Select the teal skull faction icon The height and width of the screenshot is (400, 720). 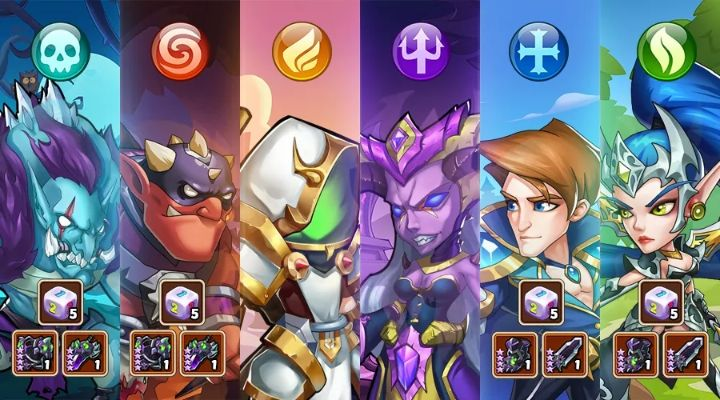tap(58, 52)
